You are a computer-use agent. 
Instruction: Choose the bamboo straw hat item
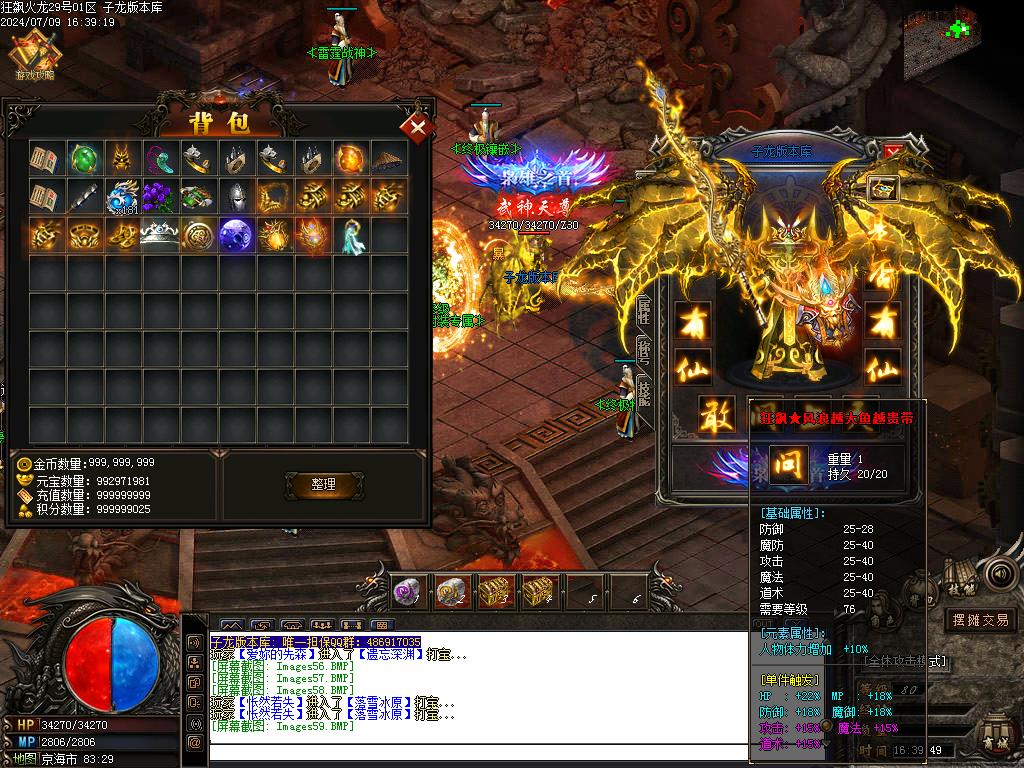(x=389, y=158)
